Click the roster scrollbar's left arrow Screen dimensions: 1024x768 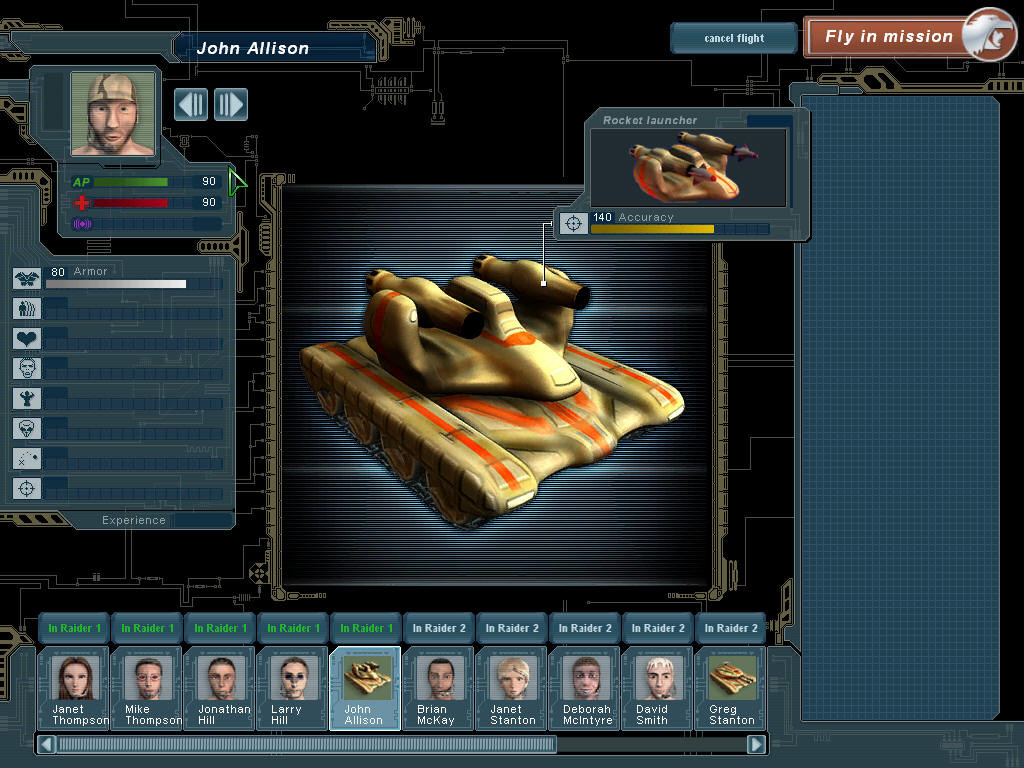[x=45, y=744]
